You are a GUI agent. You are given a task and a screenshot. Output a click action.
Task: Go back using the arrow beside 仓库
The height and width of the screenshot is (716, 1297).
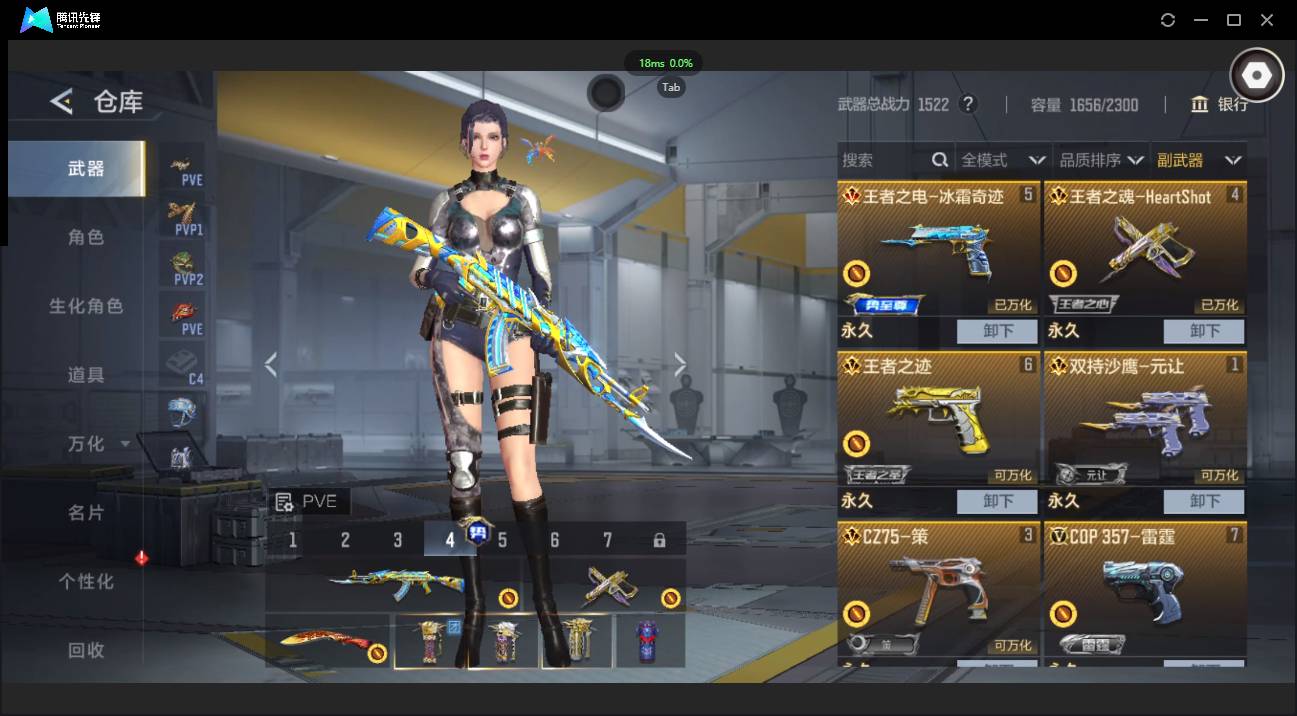[x=62, y=101]
